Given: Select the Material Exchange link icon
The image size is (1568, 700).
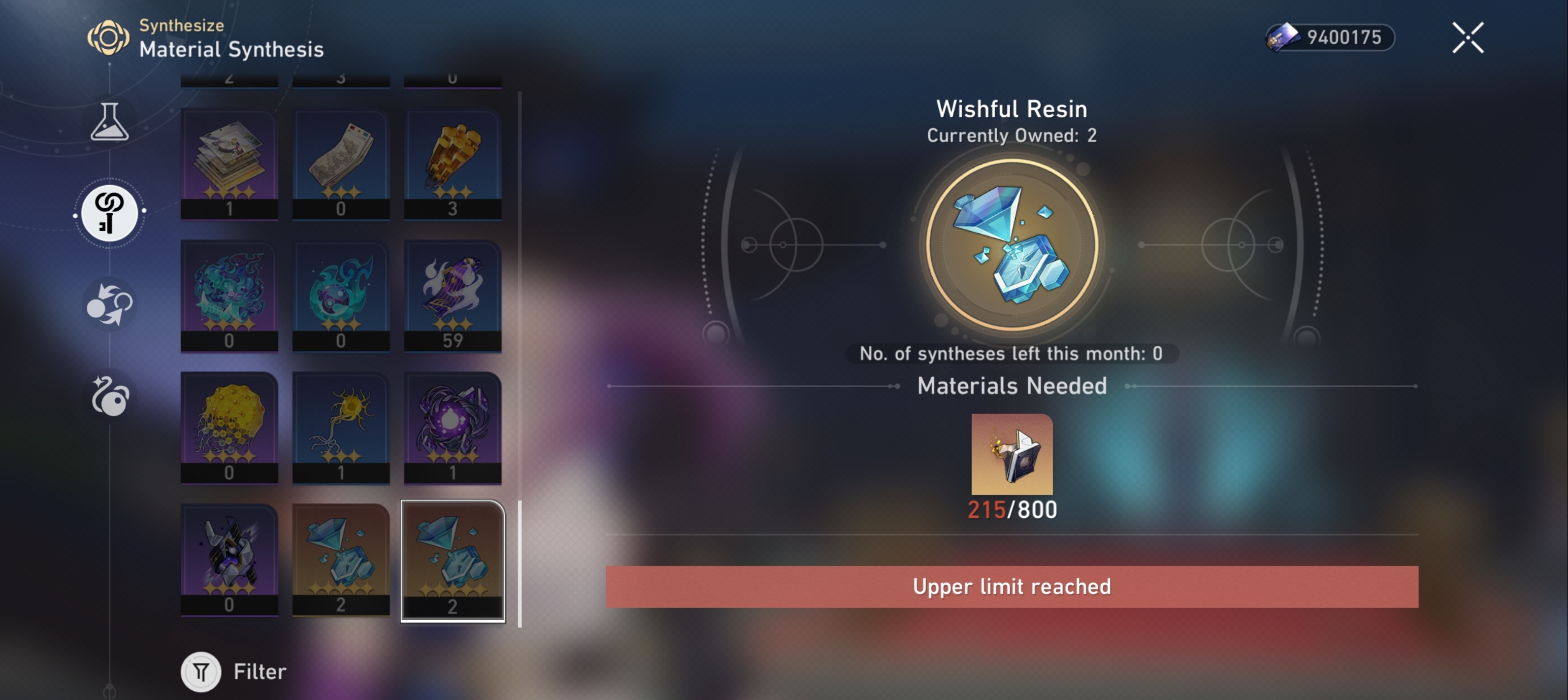Looking at the screenshot, I should click(x=110, y=213).
